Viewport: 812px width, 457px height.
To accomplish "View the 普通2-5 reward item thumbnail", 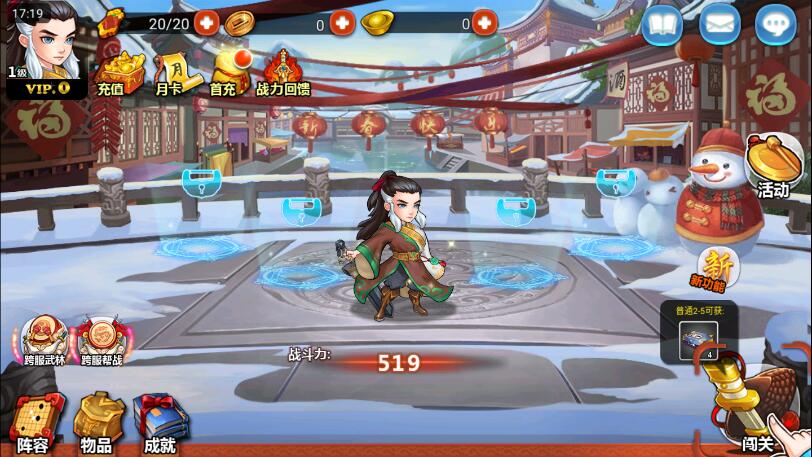I will point(696,339).
